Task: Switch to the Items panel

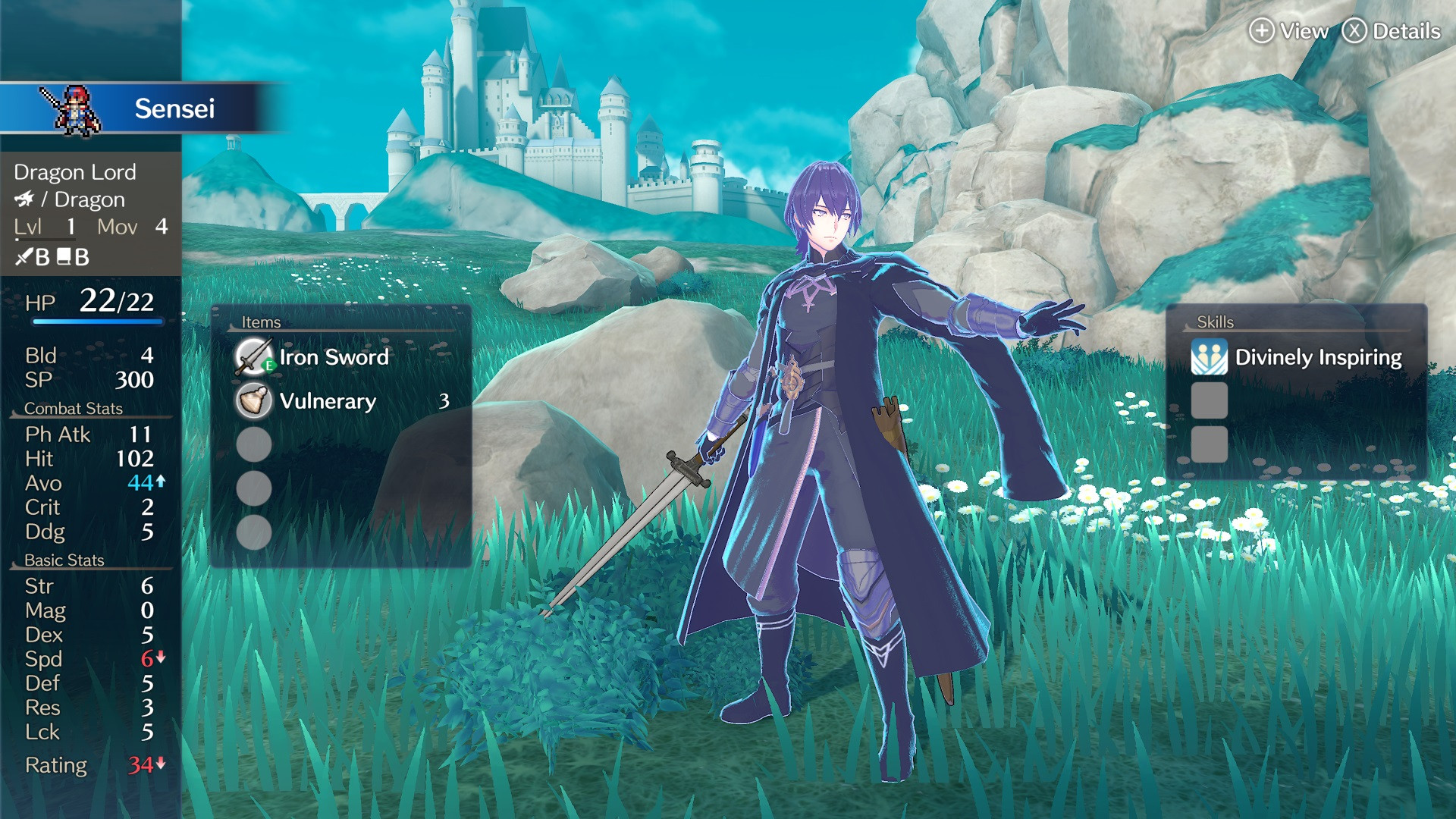Action: coord(261,321)
